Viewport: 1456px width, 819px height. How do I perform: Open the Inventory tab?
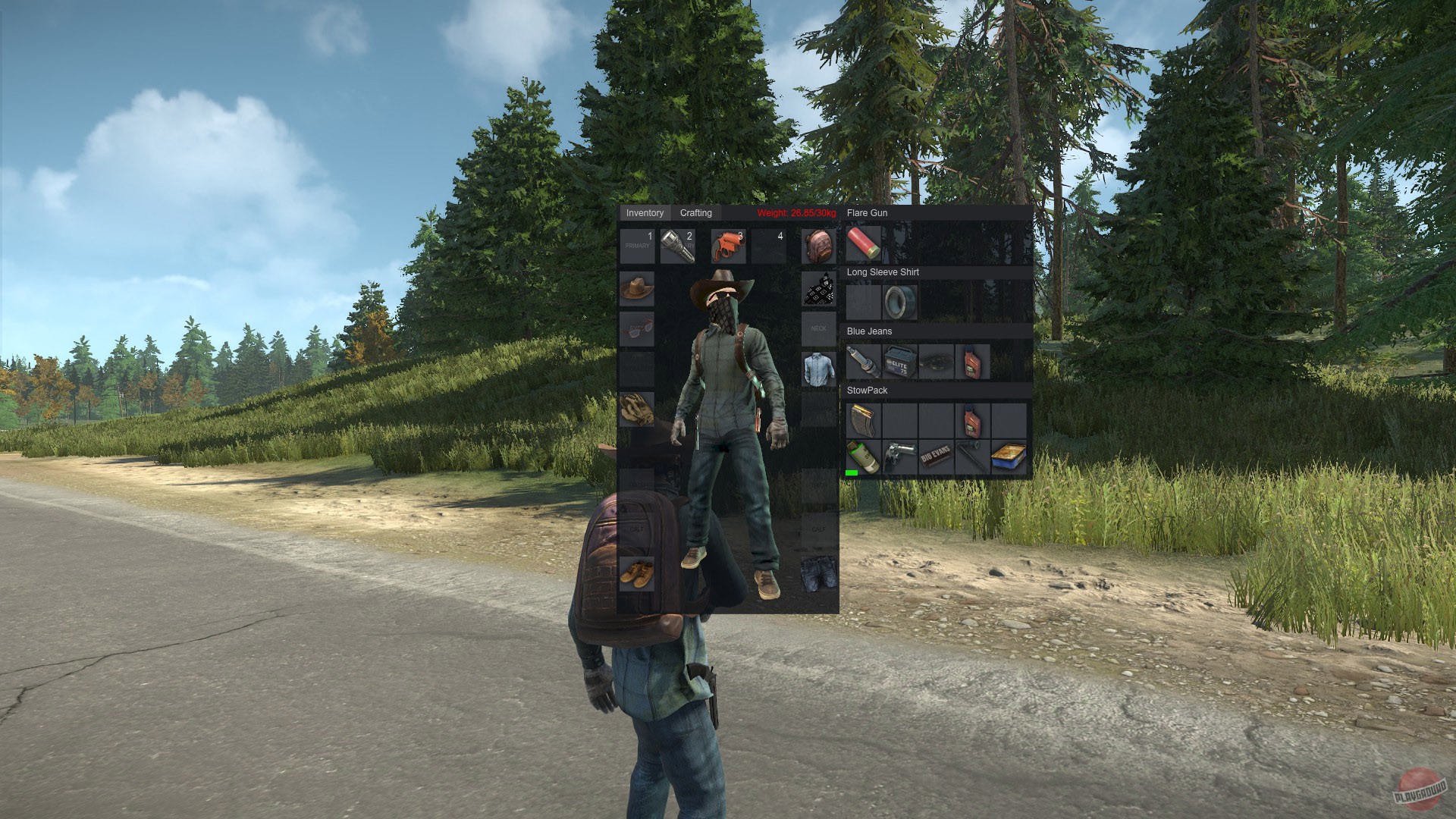coord(645,213)
